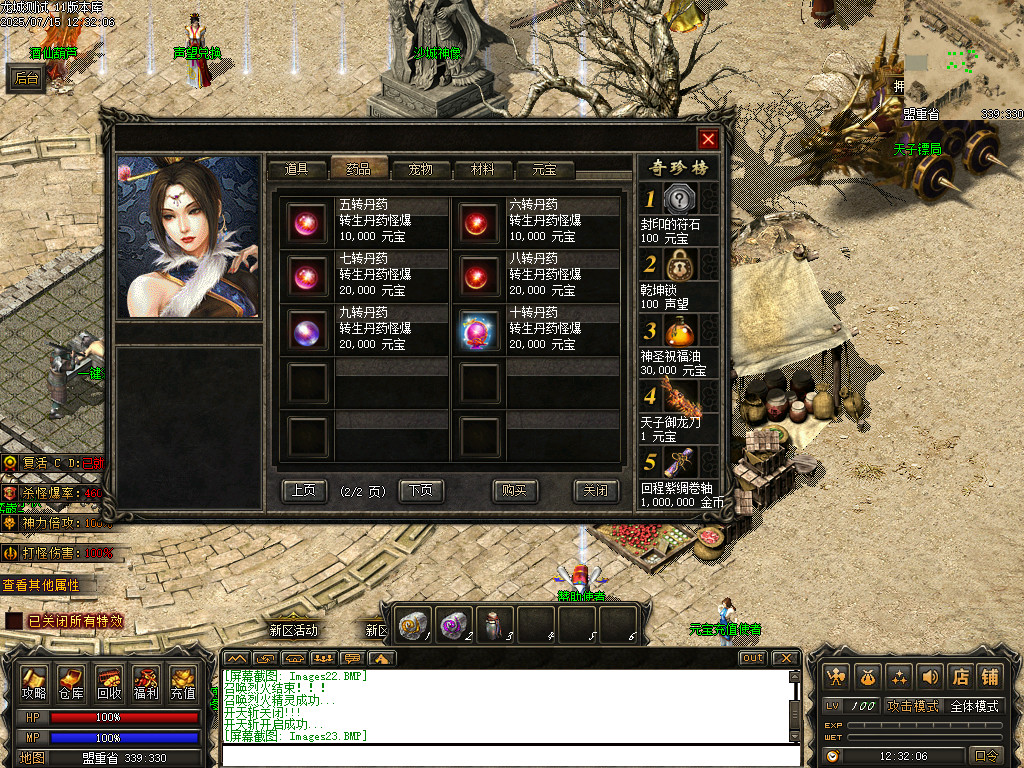Select 神圣祝福油 in the 奇珍榜 list
The image size is (1024, 768).
679,332
